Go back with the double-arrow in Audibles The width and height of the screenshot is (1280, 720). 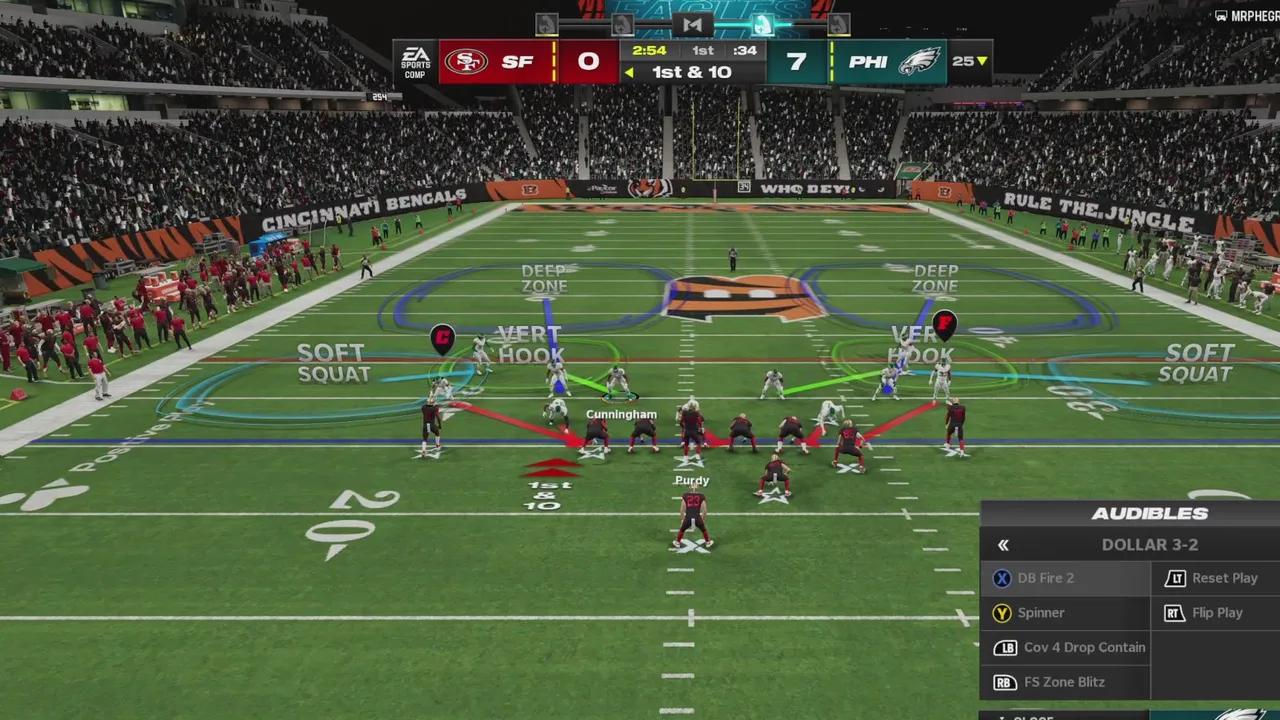pos(1003,545)
